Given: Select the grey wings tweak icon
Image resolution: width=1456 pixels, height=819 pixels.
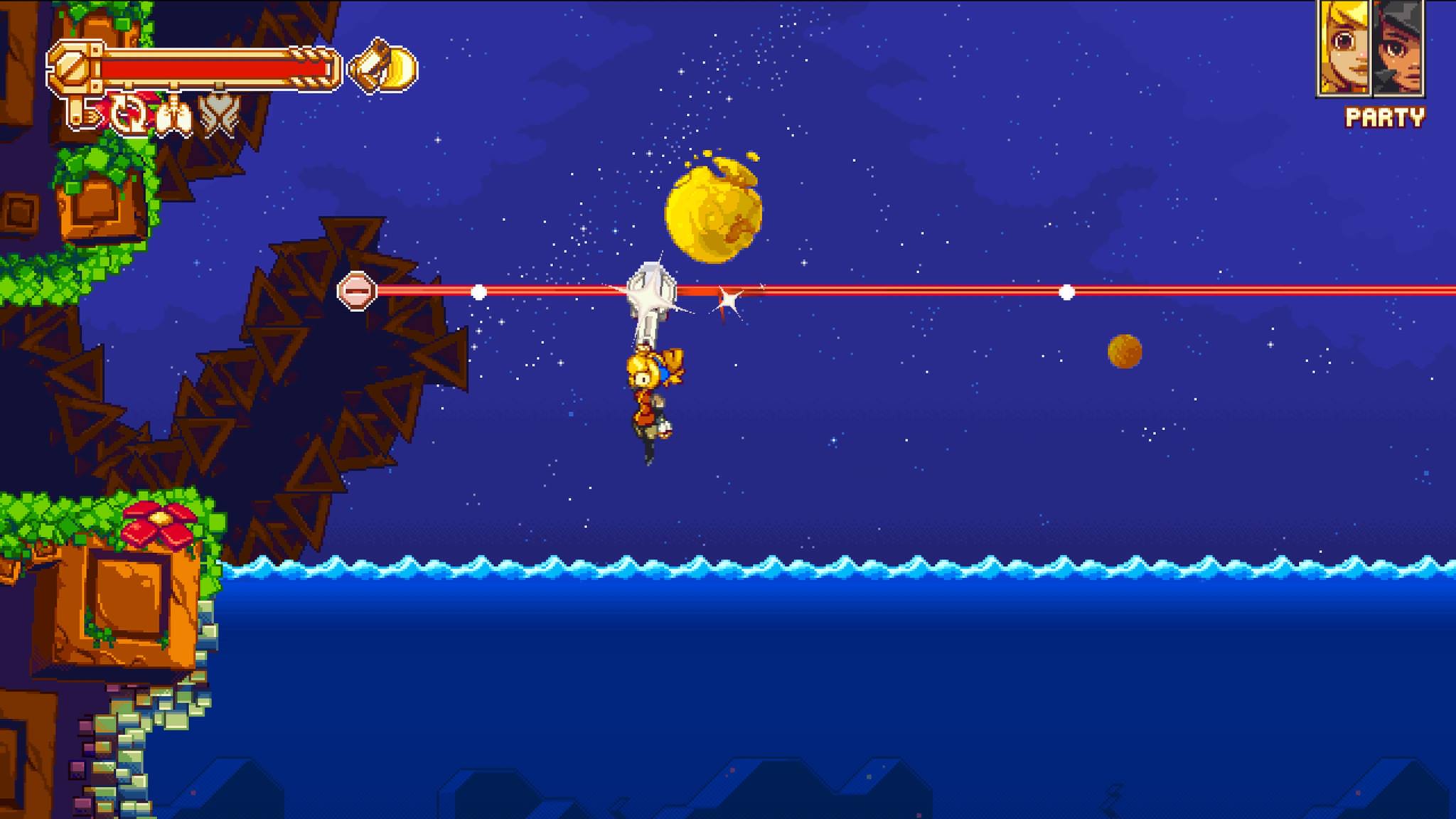Looking at the screenshot, I should point(218,115).
